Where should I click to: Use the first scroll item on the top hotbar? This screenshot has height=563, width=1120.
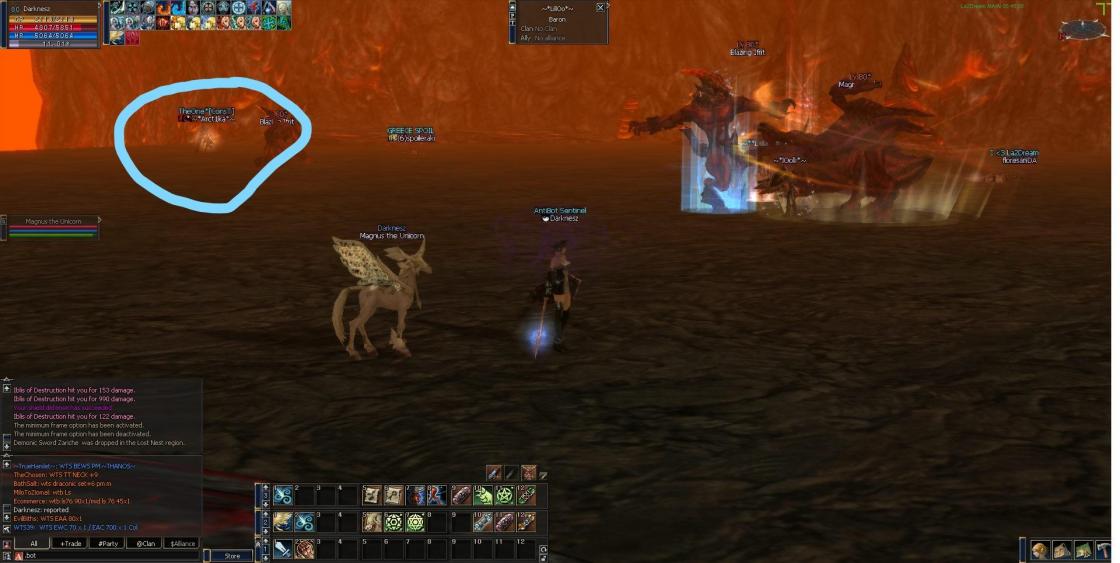click(371, 495)
